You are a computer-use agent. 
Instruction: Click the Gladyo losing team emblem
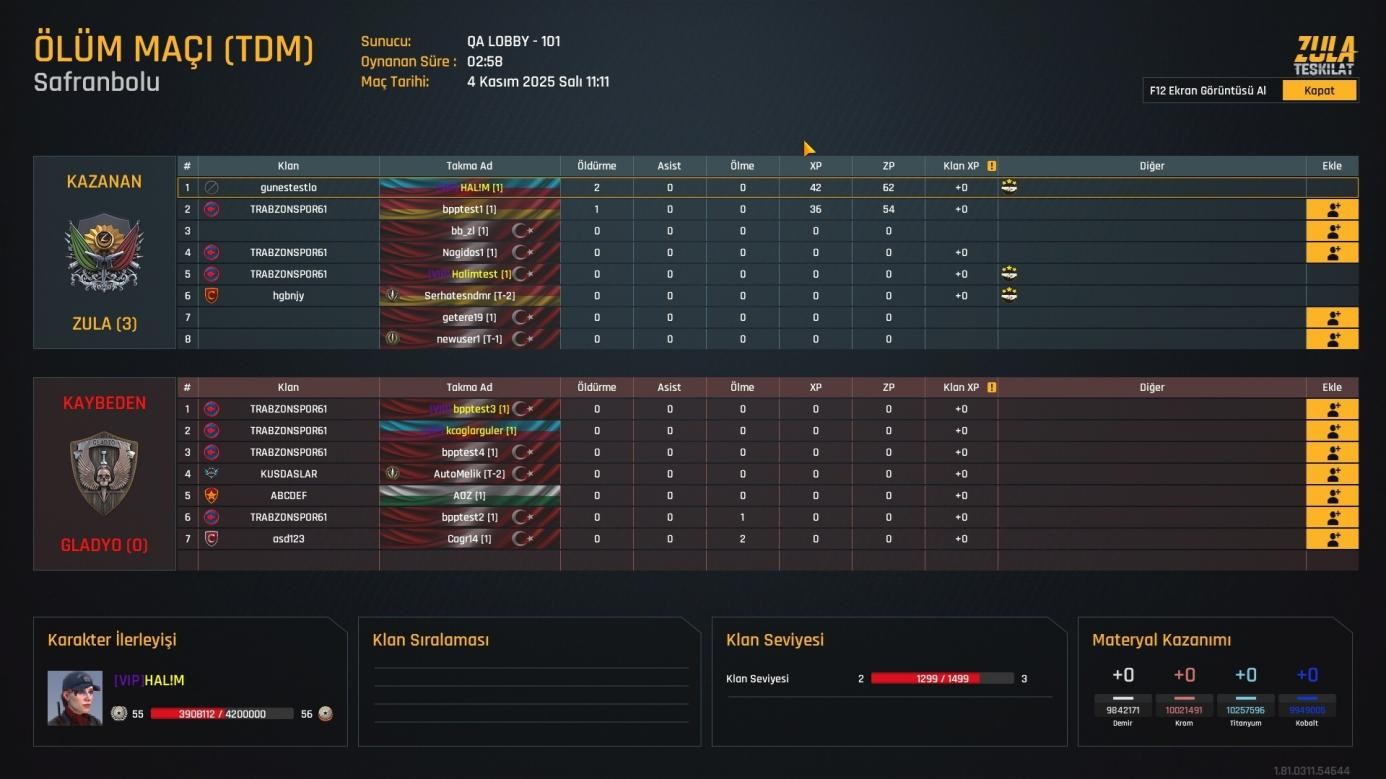[104, 473]
